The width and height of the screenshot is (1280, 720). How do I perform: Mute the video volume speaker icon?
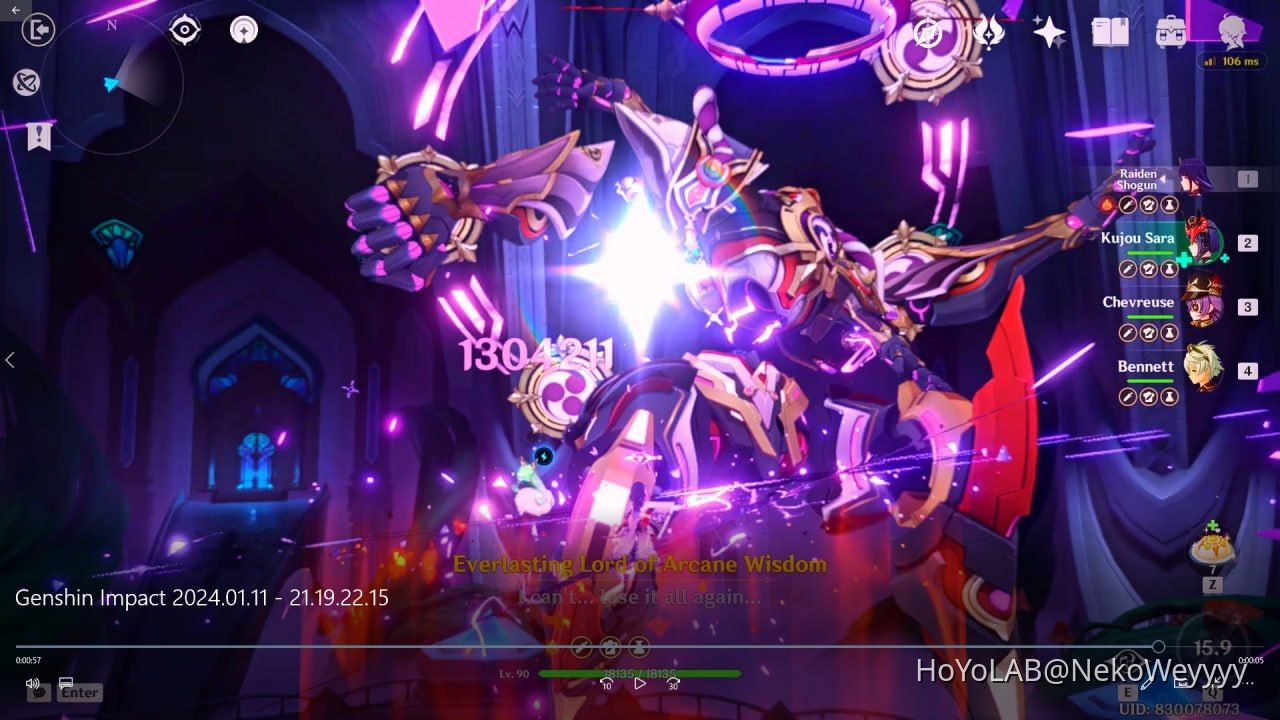click(x=33, y=683)
